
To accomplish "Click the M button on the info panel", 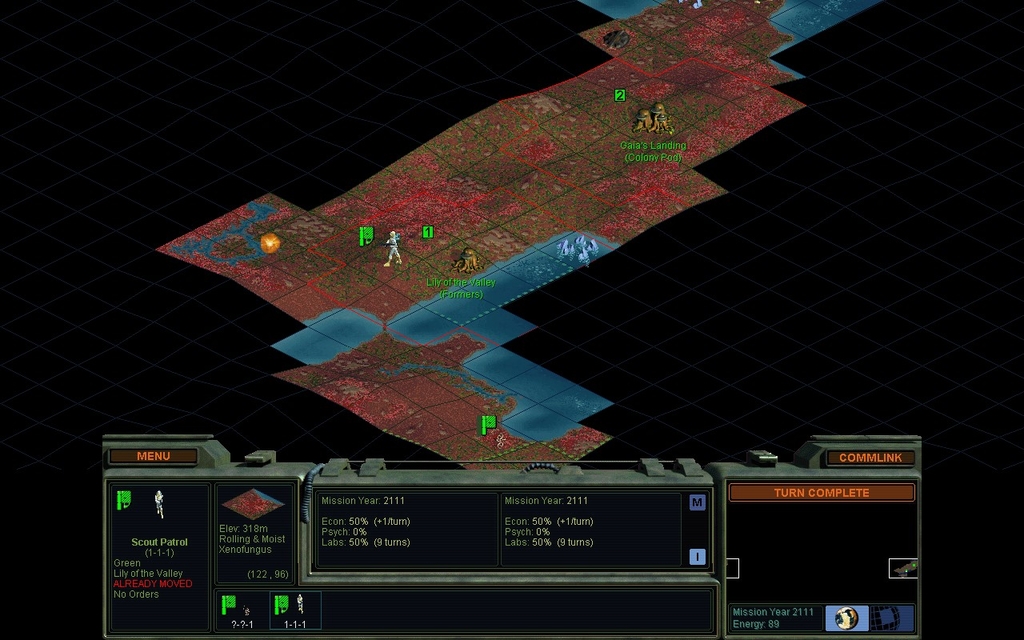I will tap(697, 503).
